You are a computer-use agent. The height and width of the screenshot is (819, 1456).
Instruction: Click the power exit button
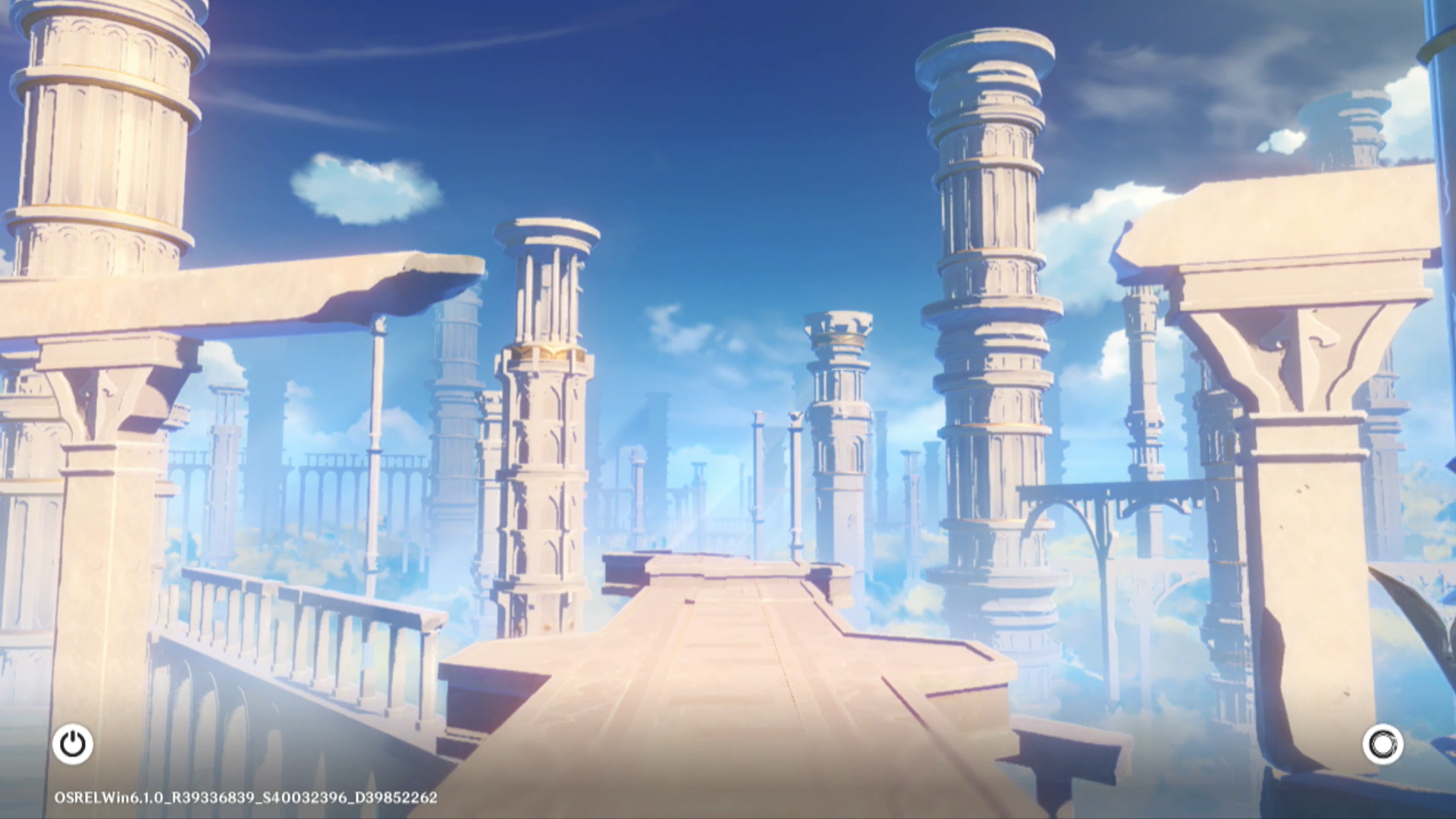(73, 744)
